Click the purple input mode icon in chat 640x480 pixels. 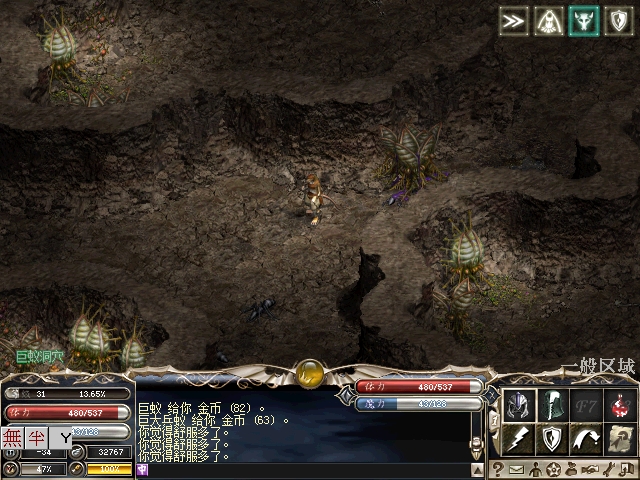pyautogui.click(x=143, y=470)
